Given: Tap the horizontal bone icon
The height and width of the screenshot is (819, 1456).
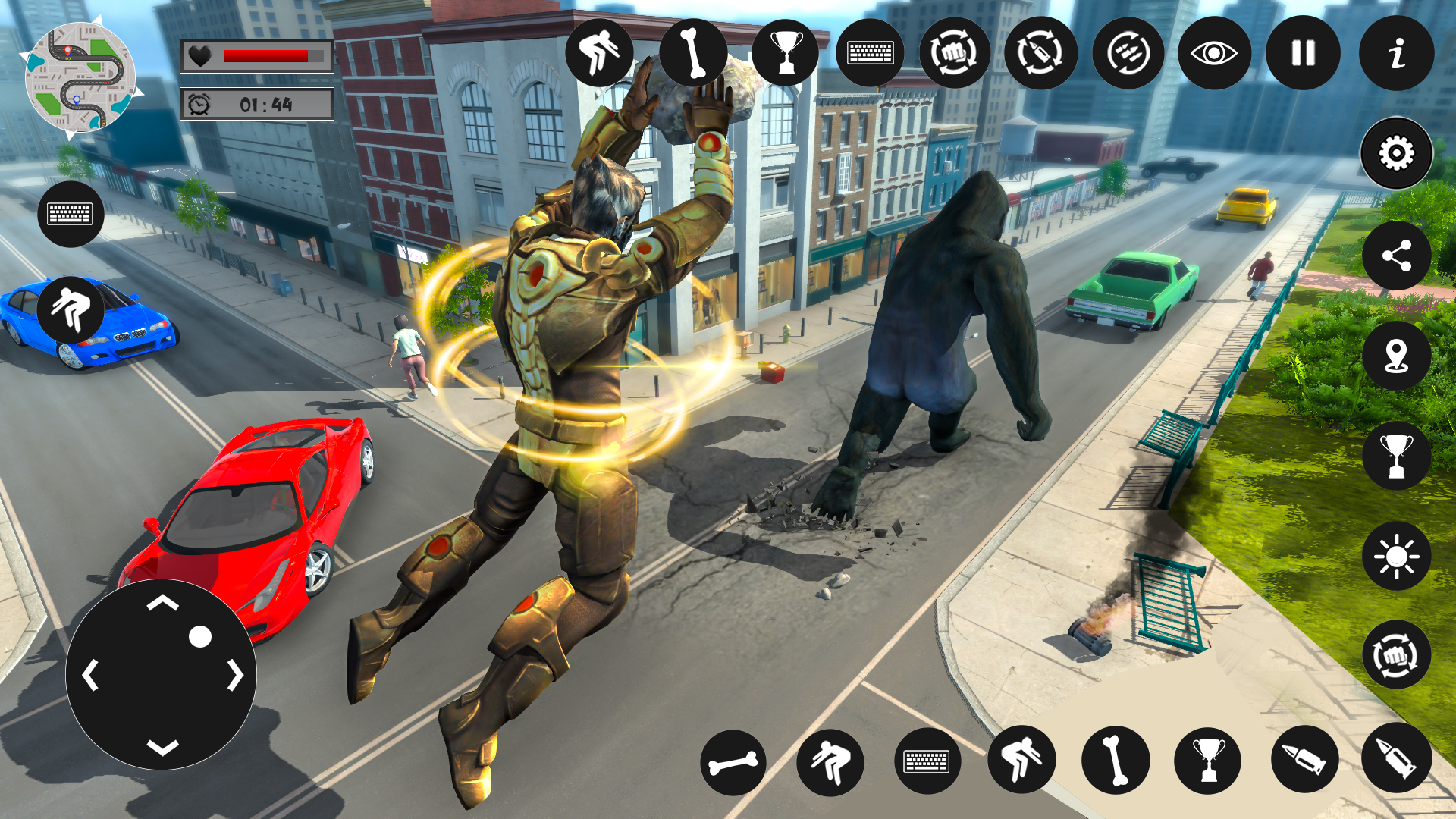Looking at the screenshot, I should (x=733, y=762).
